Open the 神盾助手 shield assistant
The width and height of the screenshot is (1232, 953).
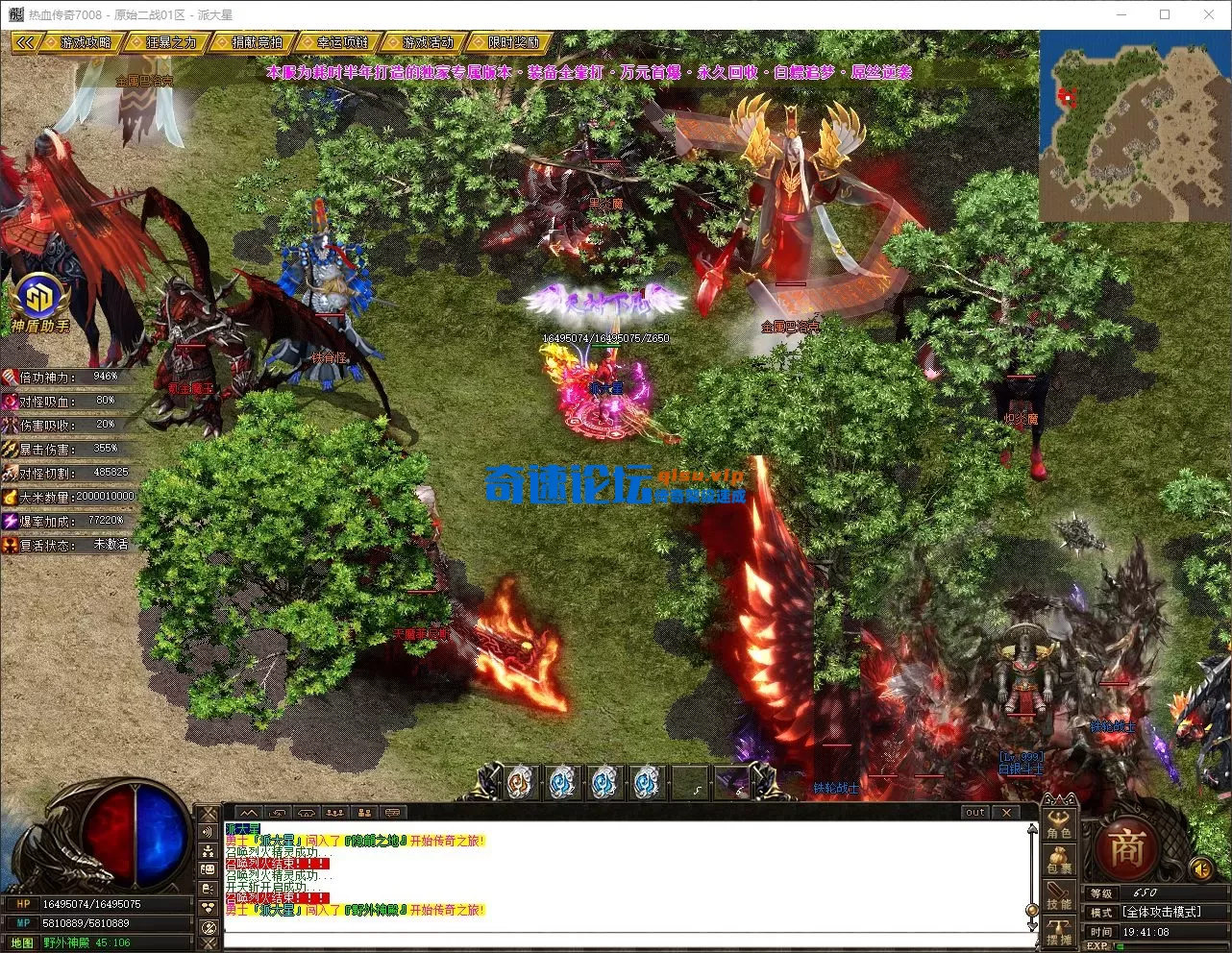(x=39, y=301)
